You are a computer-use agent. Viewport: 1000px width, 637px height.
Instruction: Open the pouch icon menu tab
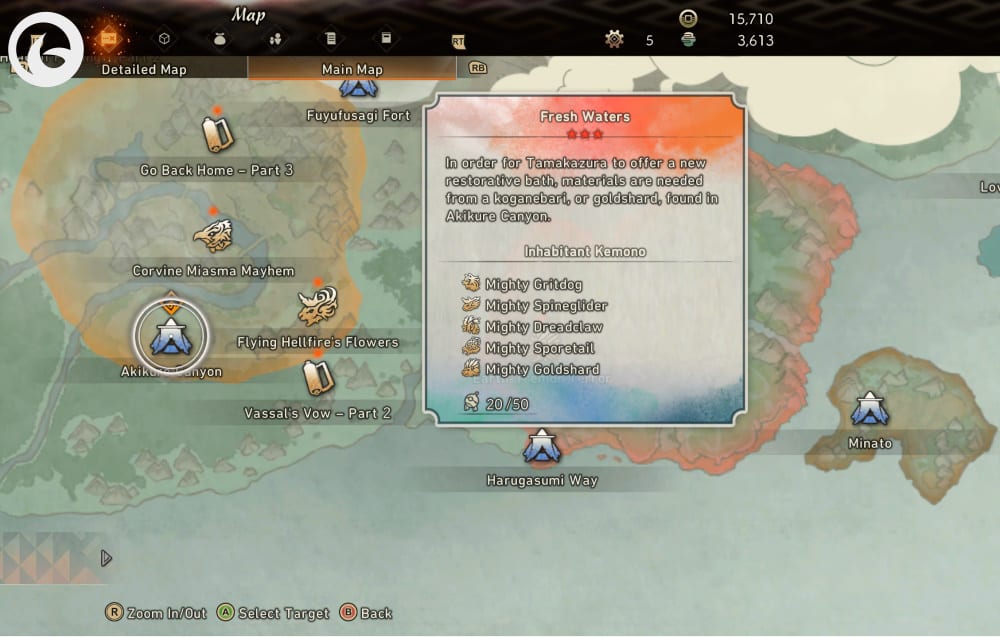coord(220,39)
